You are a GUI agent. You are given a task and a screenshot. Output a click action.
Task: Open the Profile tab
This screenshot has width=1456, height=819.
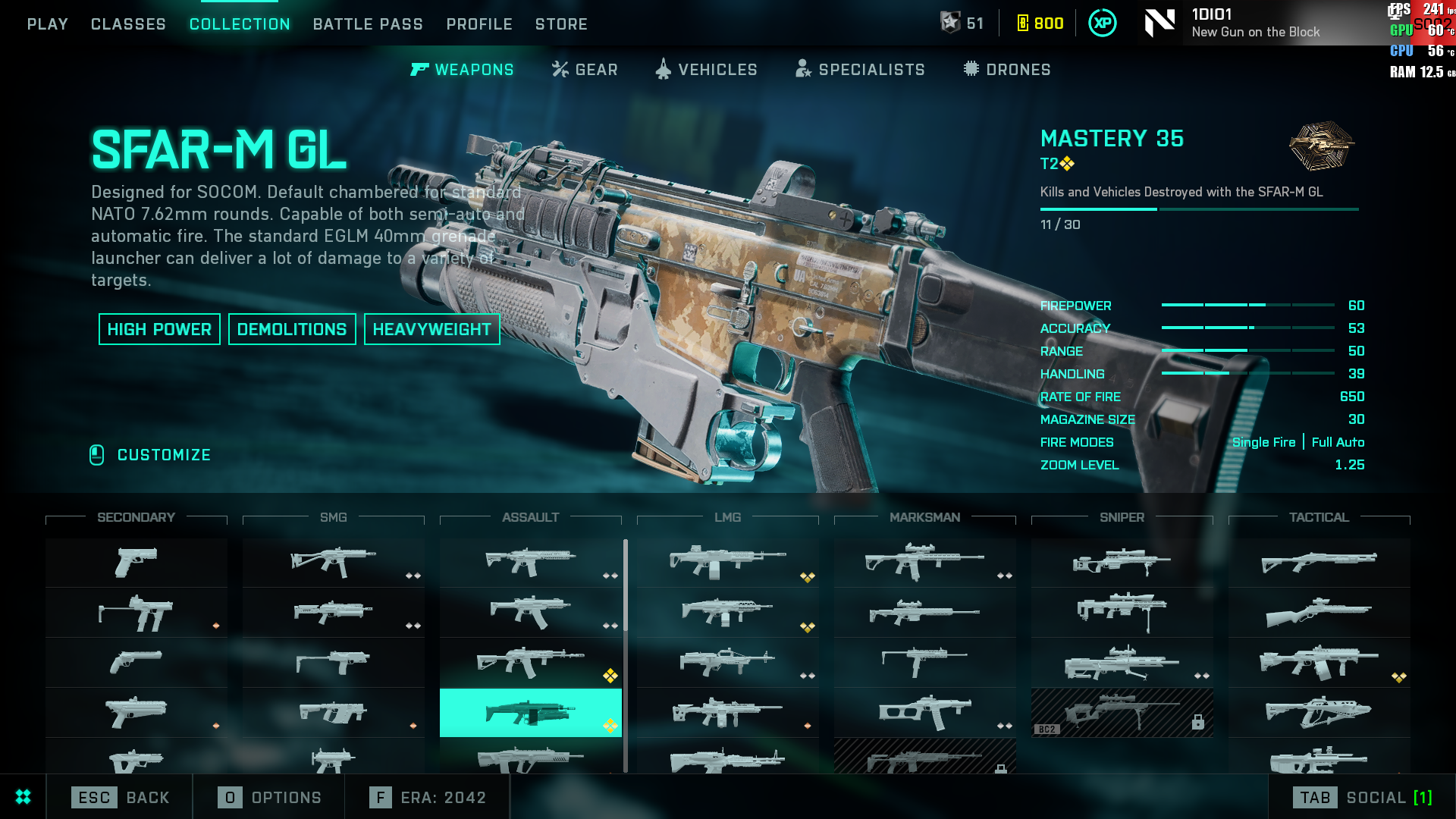click(479, 24)
